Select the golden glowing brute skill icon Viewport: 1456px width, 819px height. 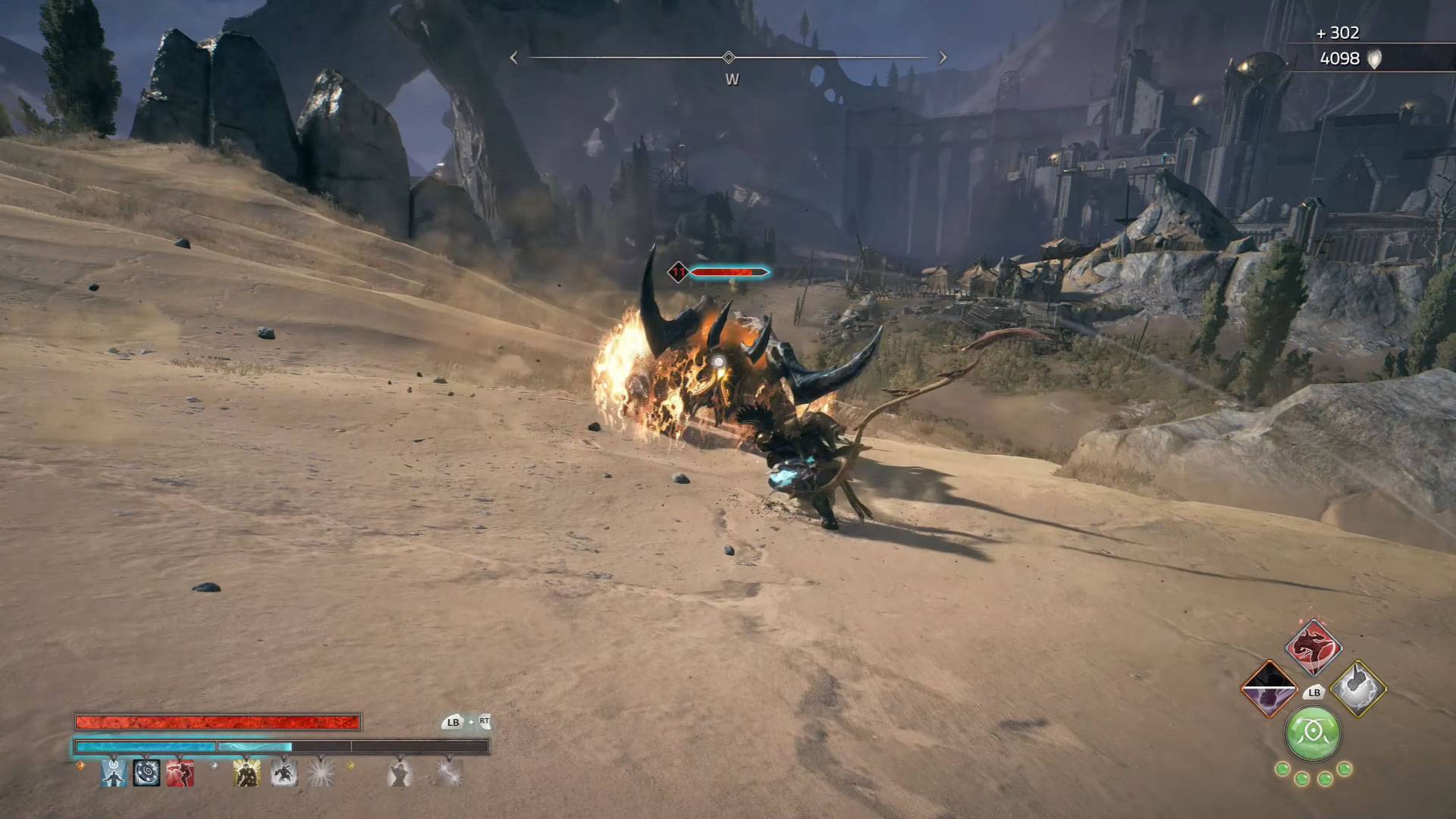point(246,773)
